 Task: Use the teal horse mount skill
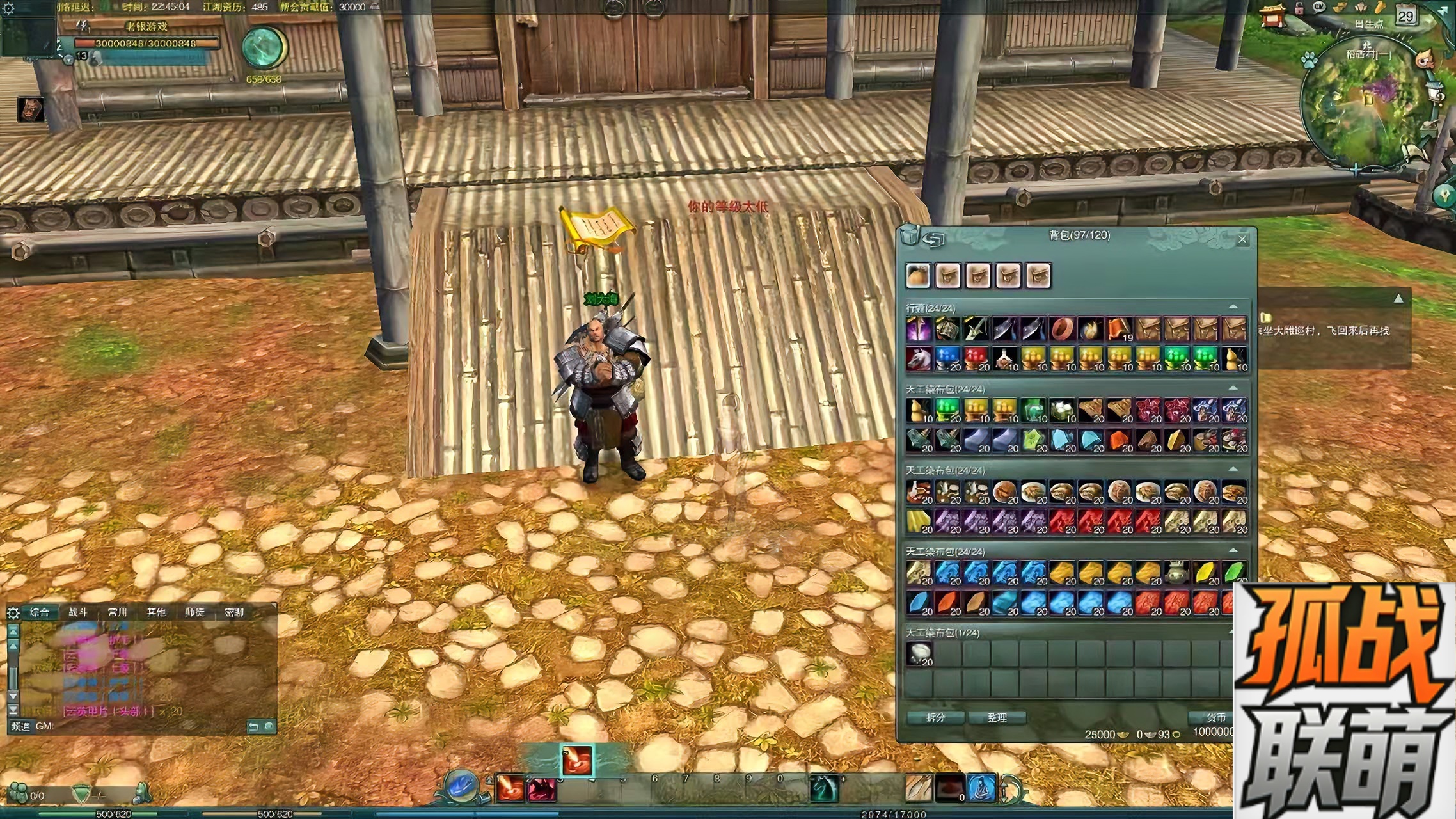tap(824, 788)
